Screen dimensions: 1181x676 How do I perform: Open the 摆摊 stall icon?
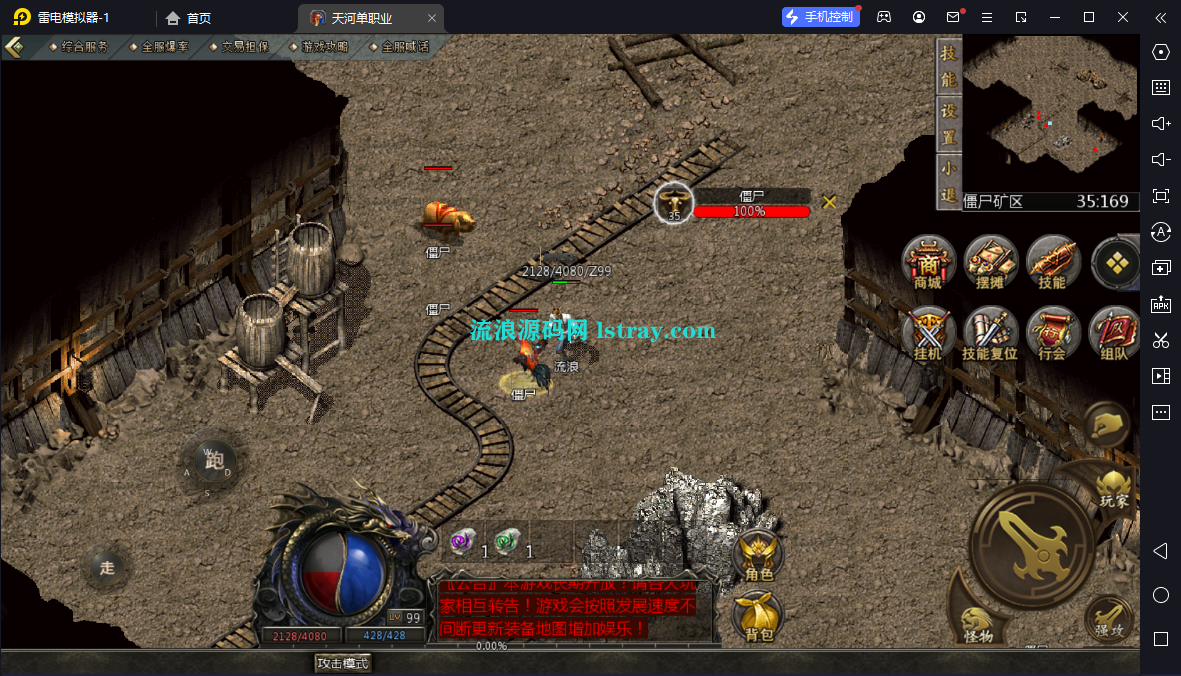(990, 263)
